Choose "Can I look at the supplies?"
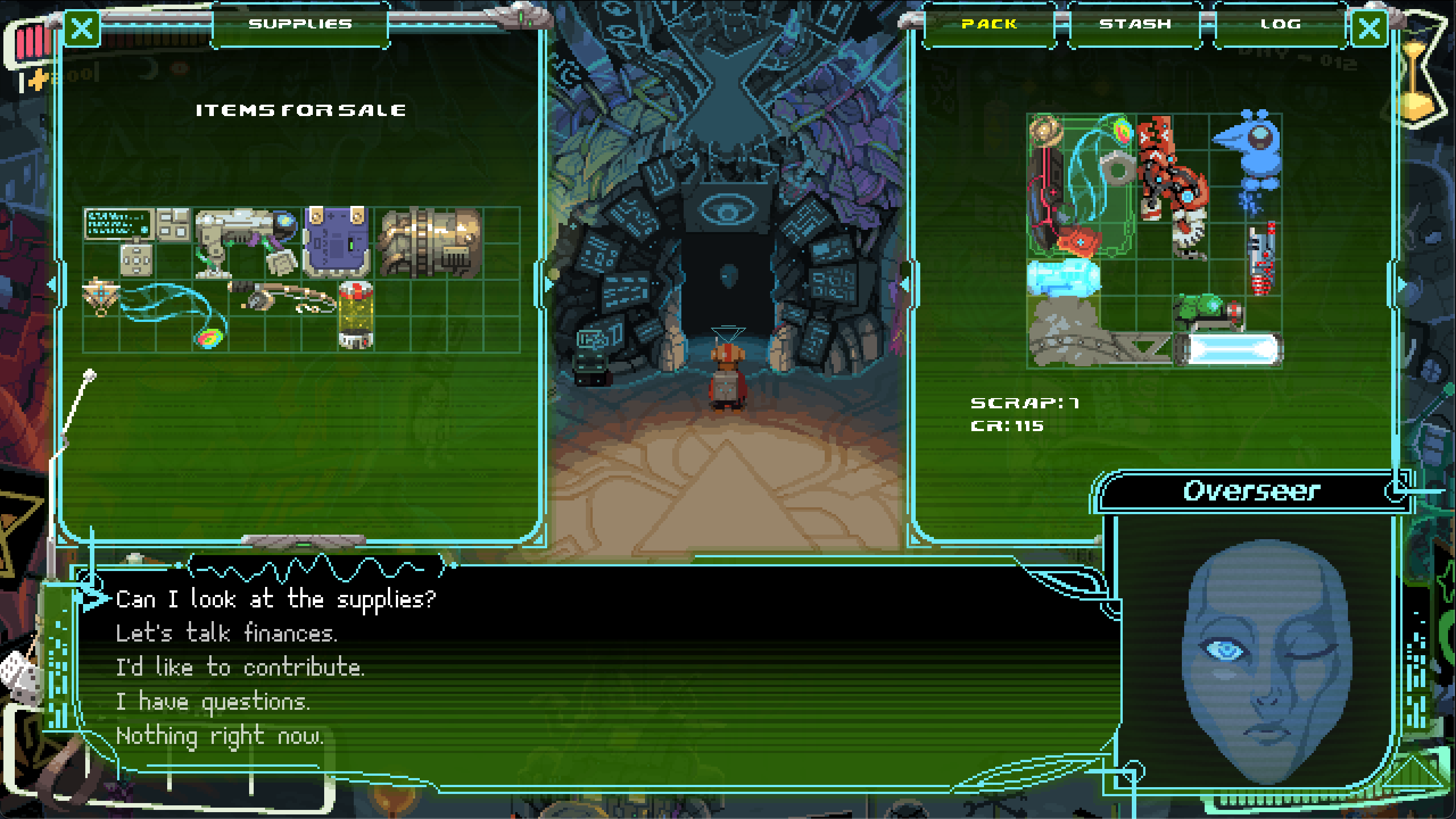 [276, 599]
